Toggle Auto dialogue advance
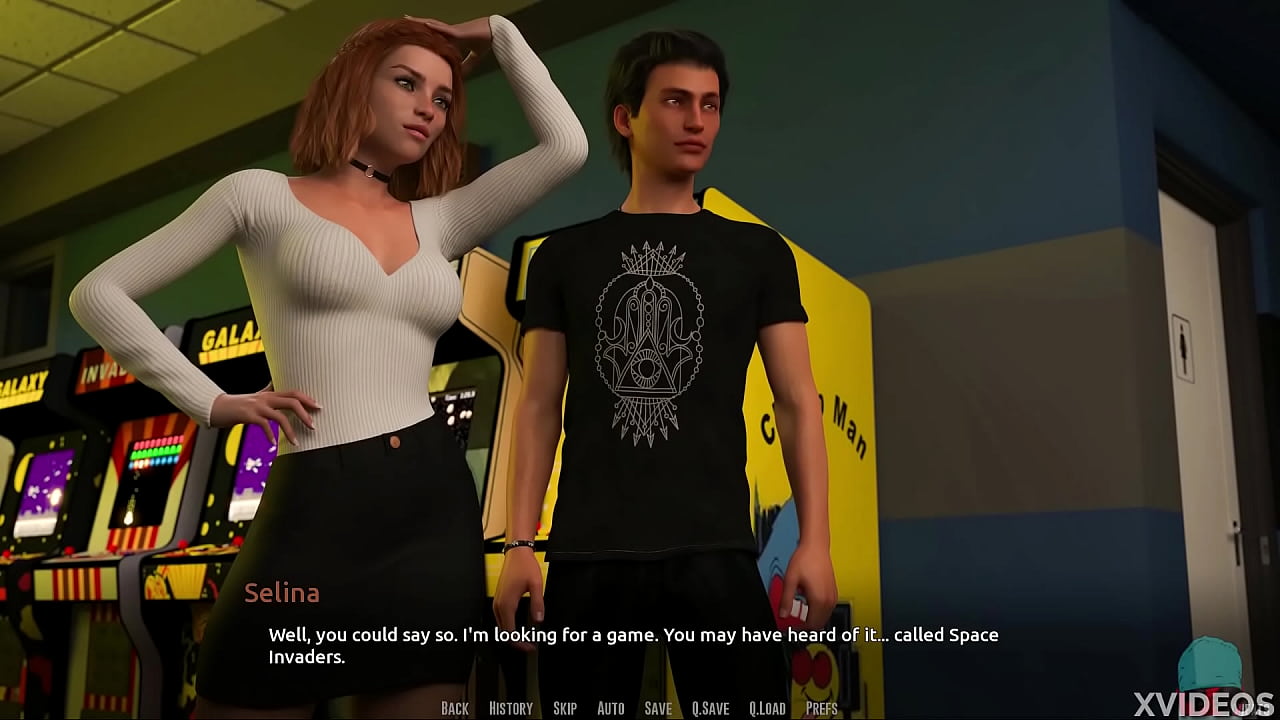Screen dimensions: 1280x720 point(610,708)
